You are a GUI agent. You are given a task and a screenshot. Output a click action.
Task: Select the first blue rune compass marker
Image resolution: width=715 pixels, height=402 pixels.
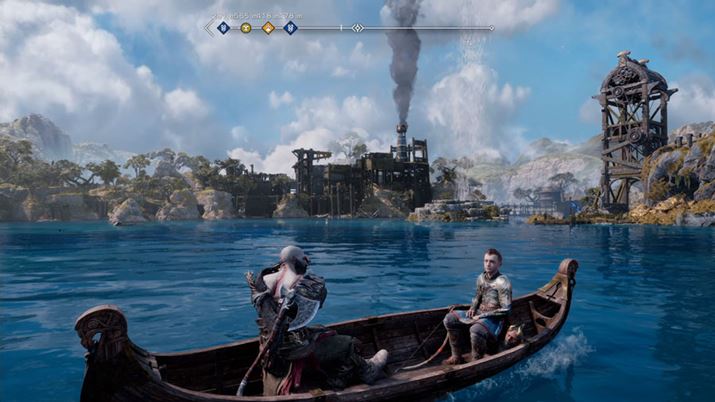223,28
